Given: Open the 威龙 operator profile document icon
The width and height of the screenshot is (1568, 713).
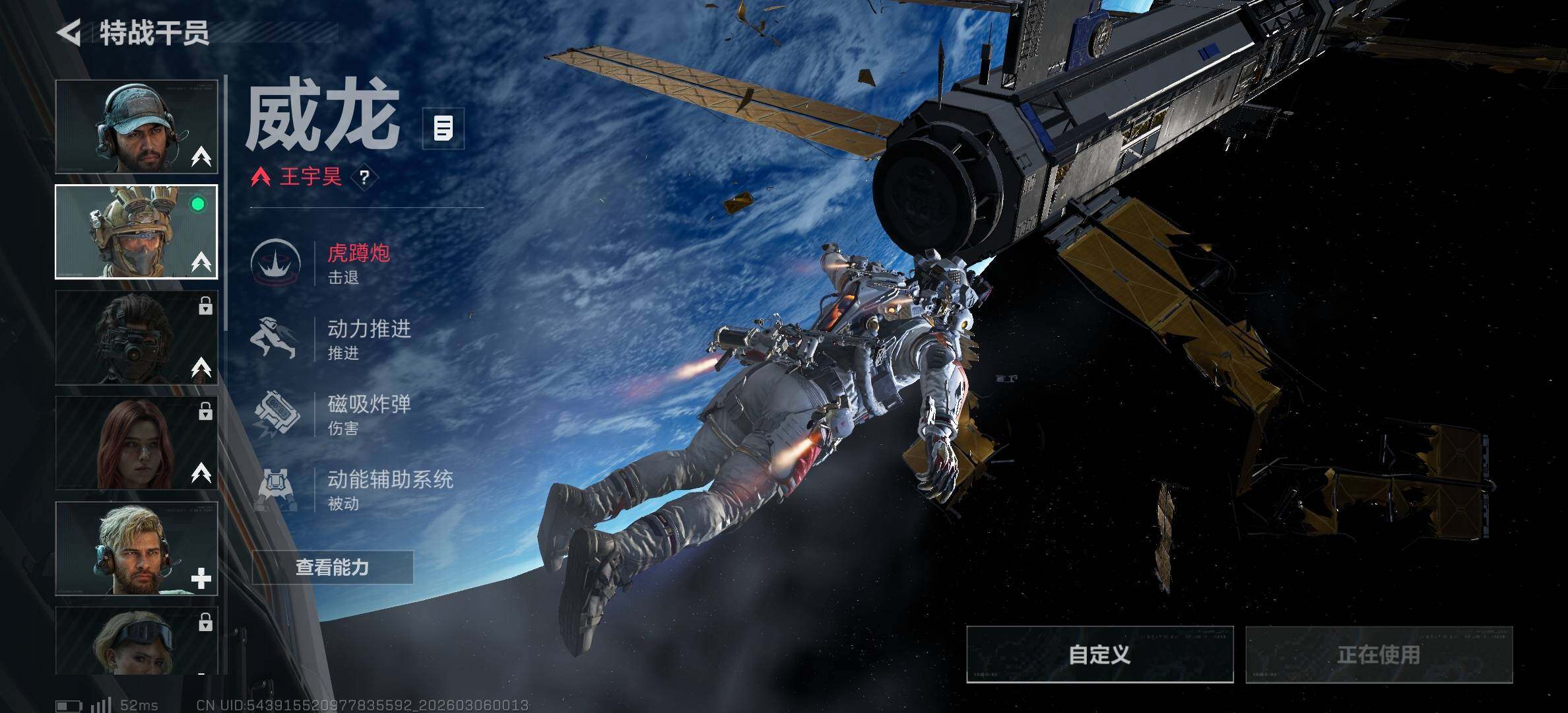Looking at the screenshot, I should point(443,128).
